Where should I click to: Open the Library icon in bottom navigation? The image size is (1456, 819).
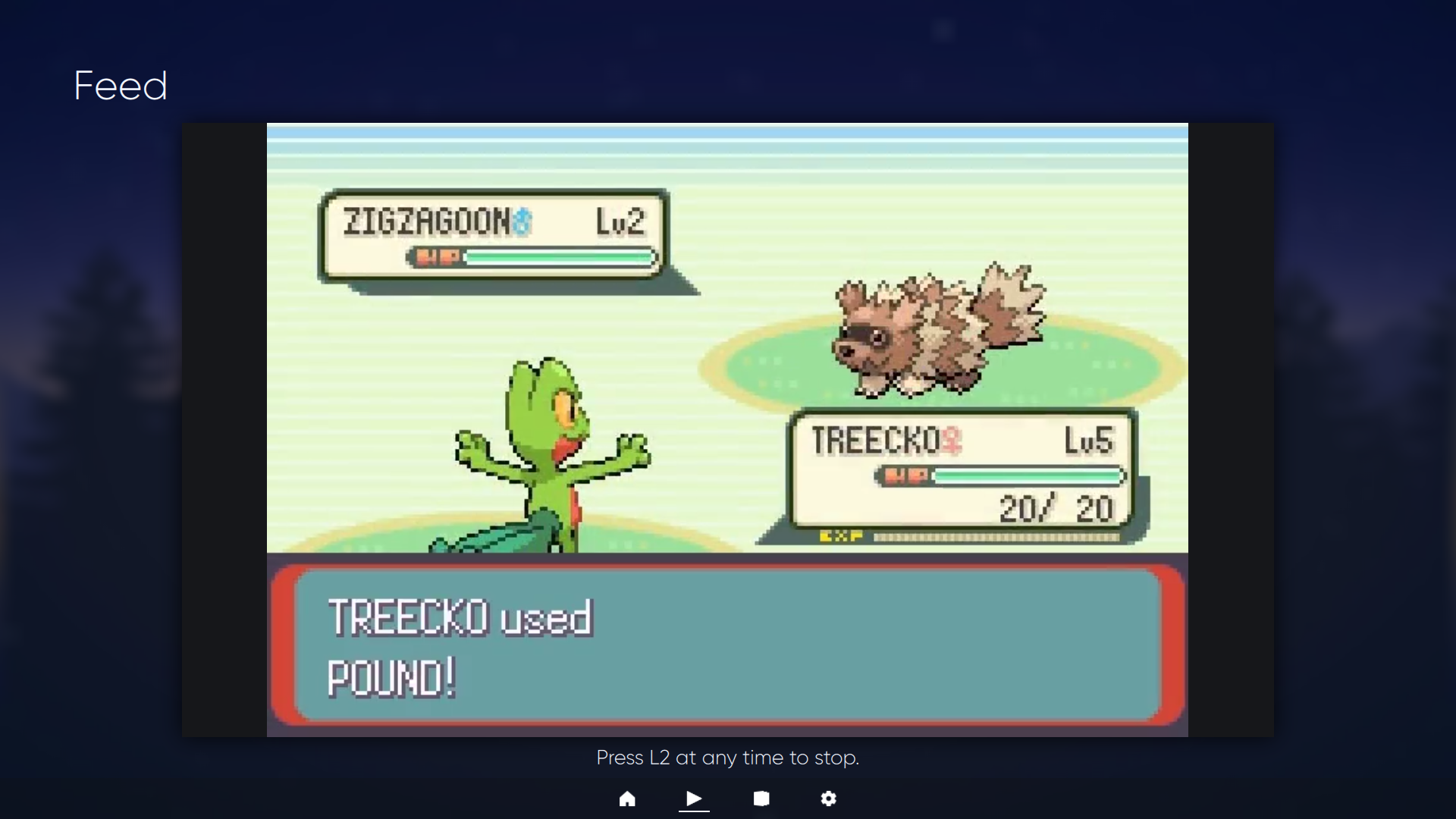click(761, 799)
